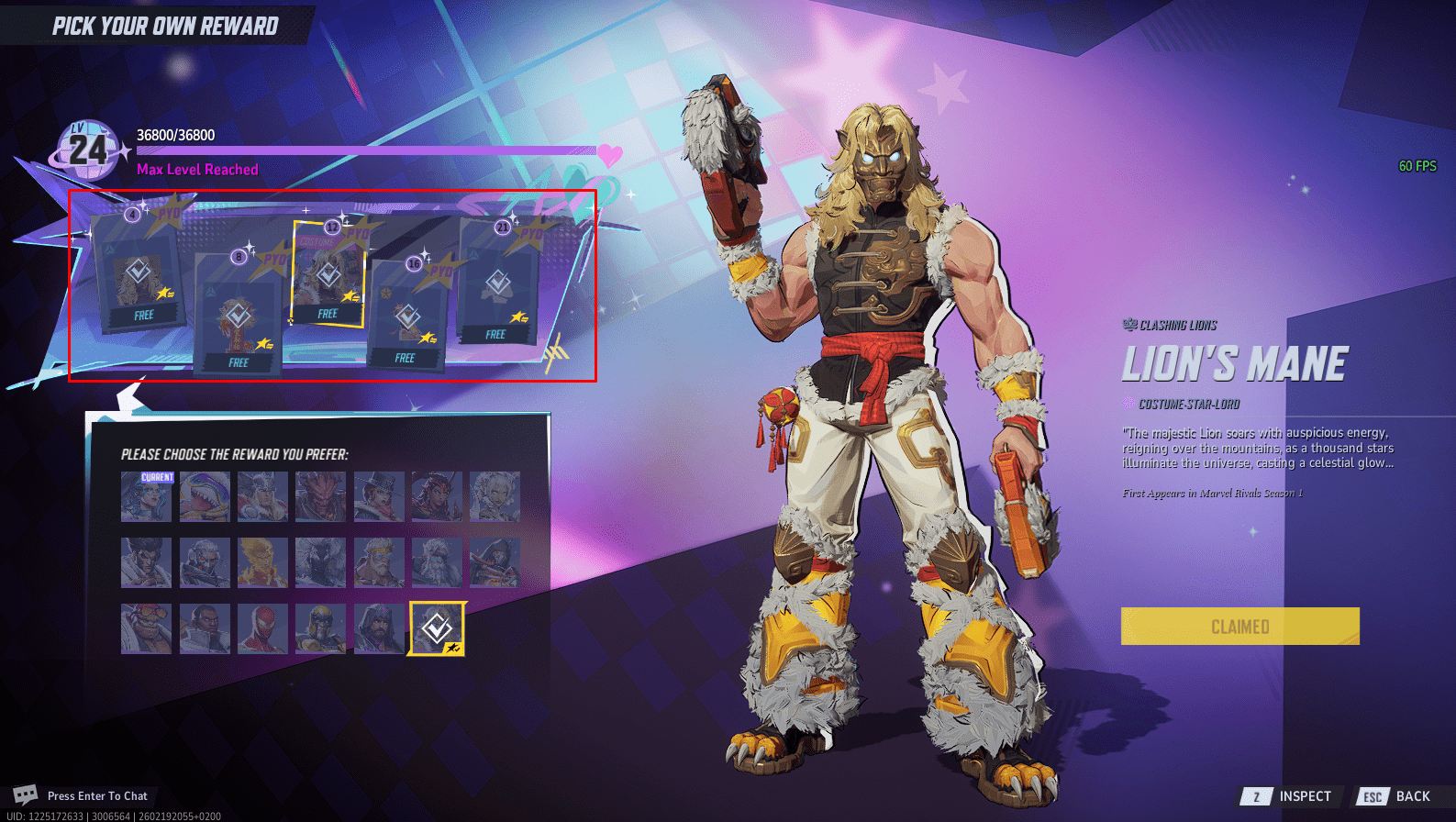Choose the hero portrait tagged CURRENT
The image size is (1456, 822).
coord(146,496)
